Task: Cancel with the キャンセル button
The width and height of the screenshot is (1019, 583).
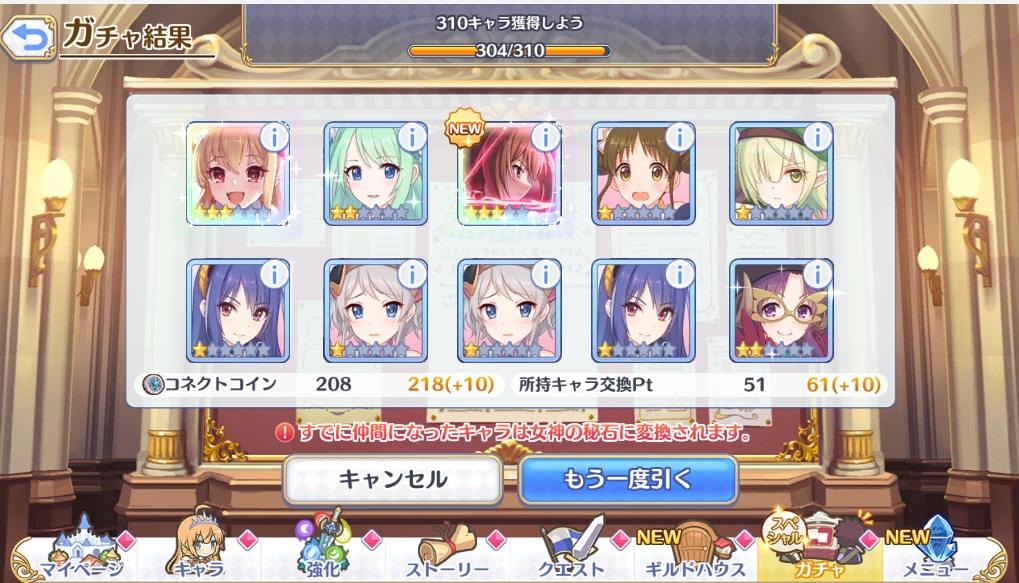Action: [392, 479]
